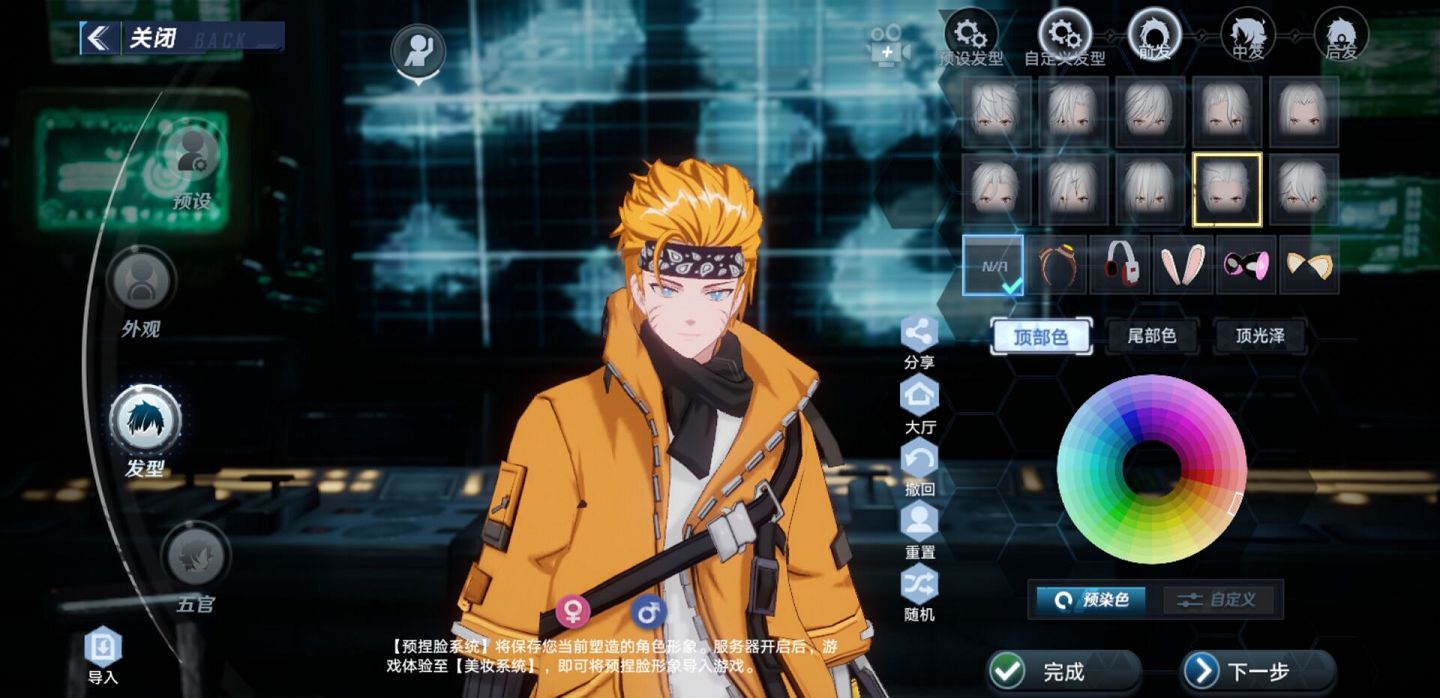Image resolution: width=1440 pixels, height=698 pixels.
Task: Switch to the 尾部色 tip color tab
Action: [x=1152, y=337]
